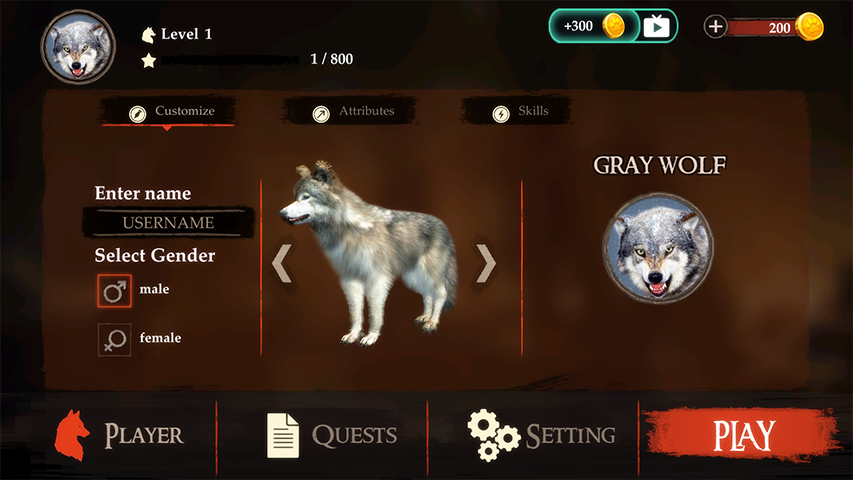Show the previous wolf with left arrow
853x480 pixels.
(x=282, y=263)
